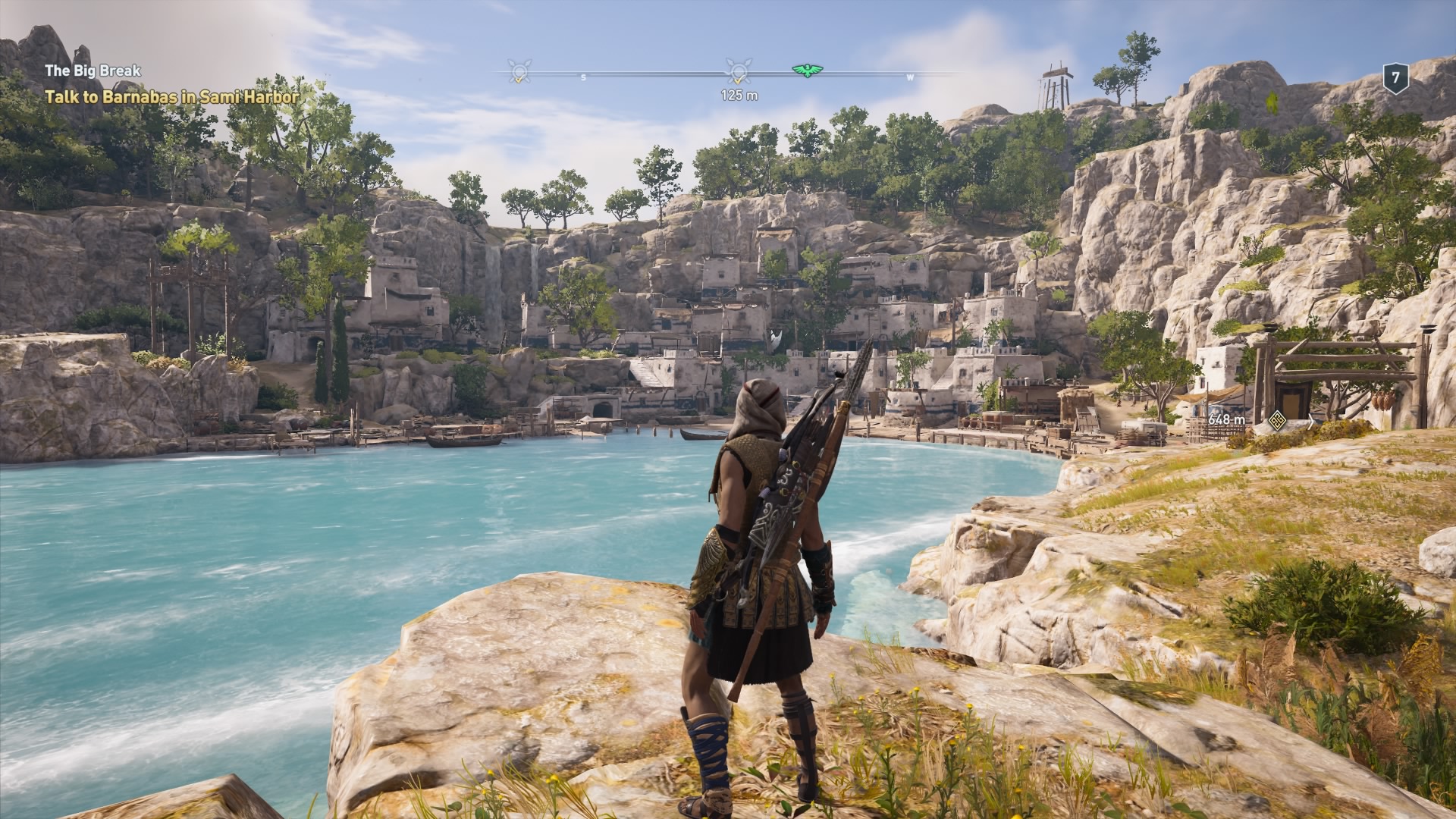
Task: Open the level 7 shield badge
Action: tap(1396, 78)
